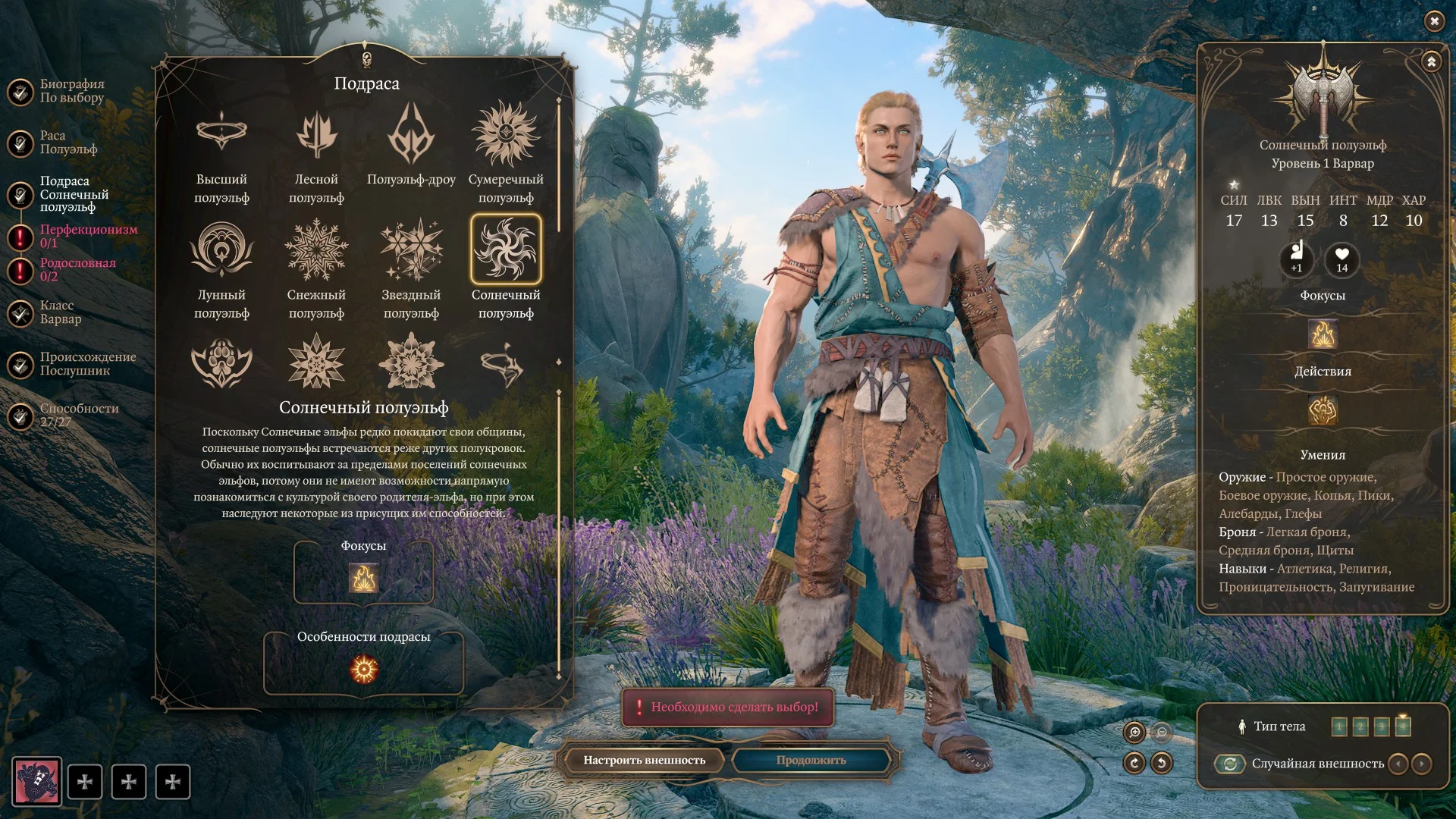Switch to the Класс Варвар step
Viewport: 1456px width, 819px height.
pos(61,312)
